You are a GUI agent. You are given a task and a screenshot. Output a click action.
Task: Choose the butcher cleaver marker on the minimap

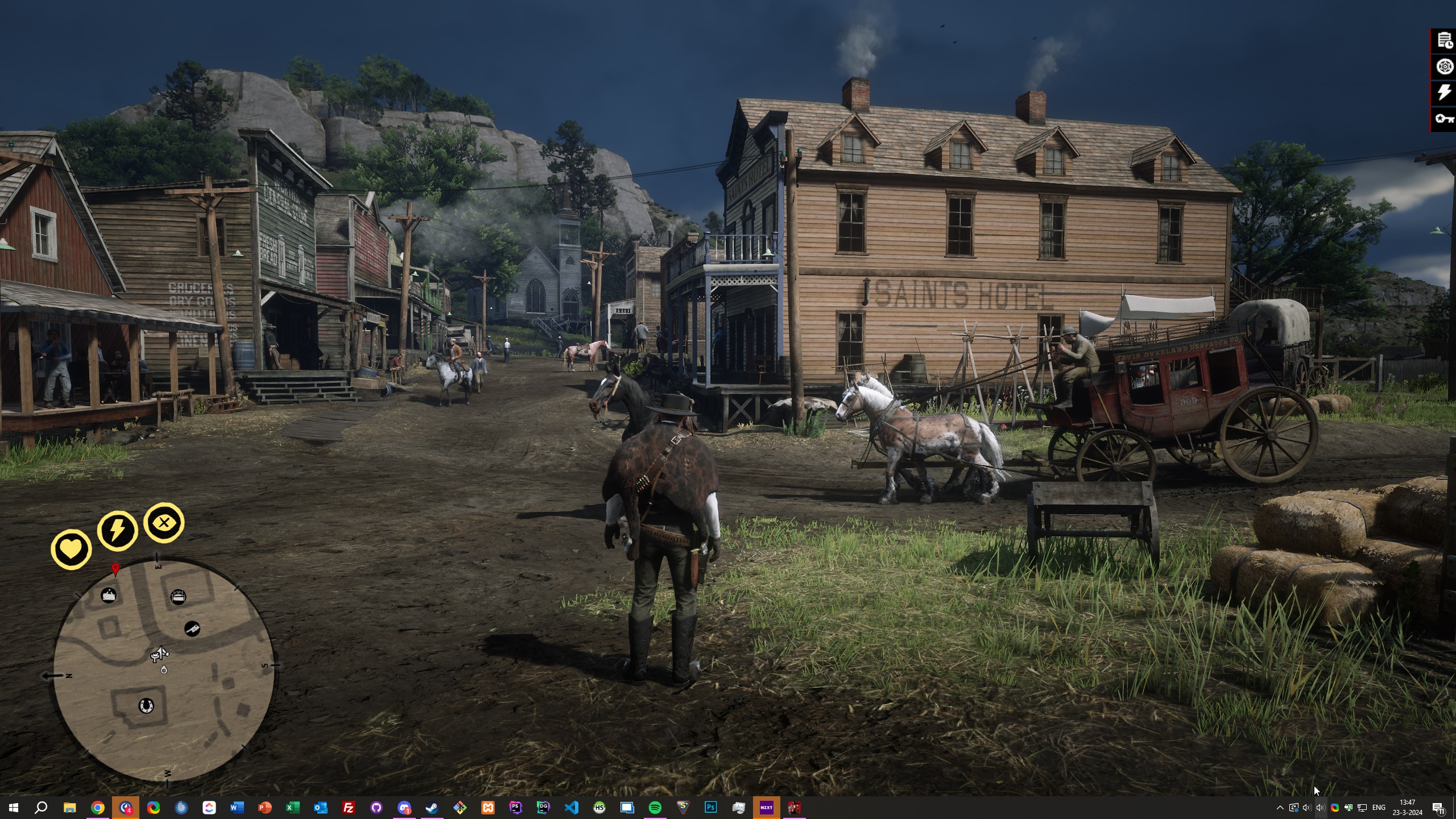[x=192, y=628]
